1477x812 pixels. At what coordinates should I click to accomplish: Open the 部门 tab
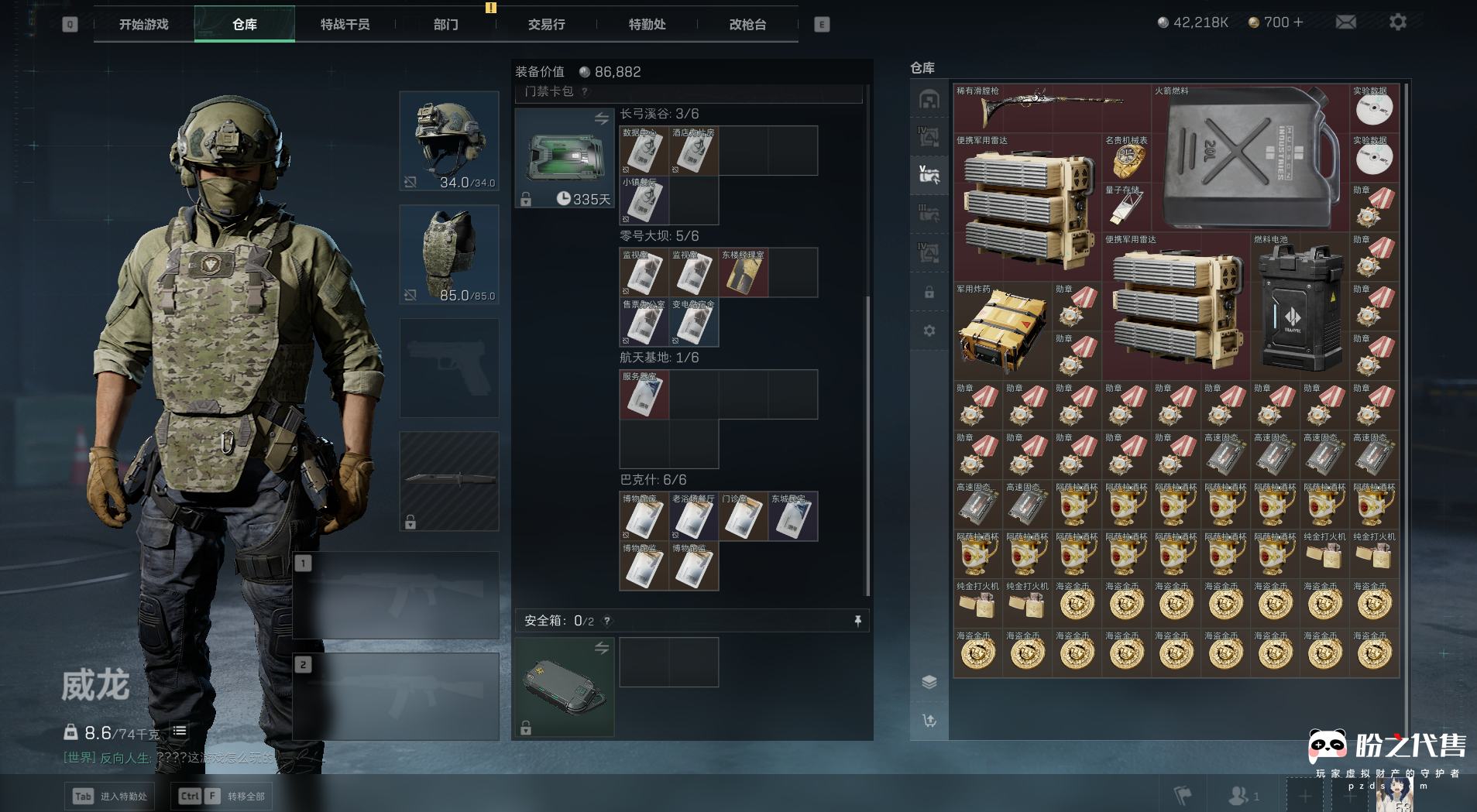(445, 24)
